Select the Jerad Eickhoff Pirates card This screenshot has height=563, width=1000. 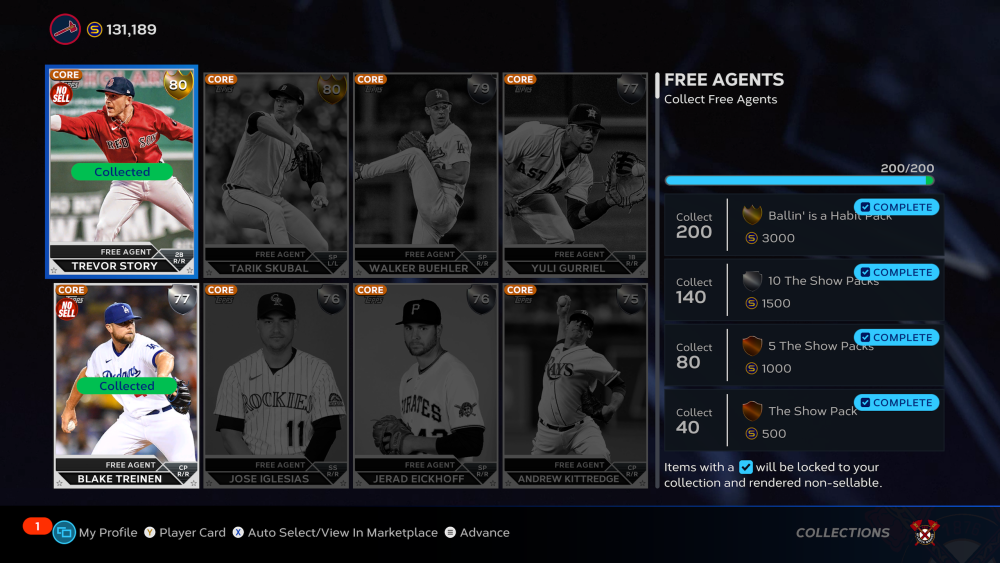click(425, 386)
